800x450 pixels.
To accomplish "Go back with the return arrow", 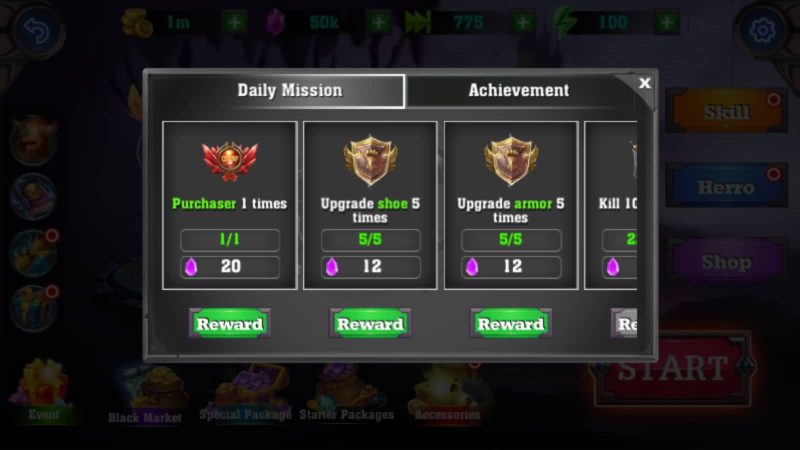I will (36, 31).
